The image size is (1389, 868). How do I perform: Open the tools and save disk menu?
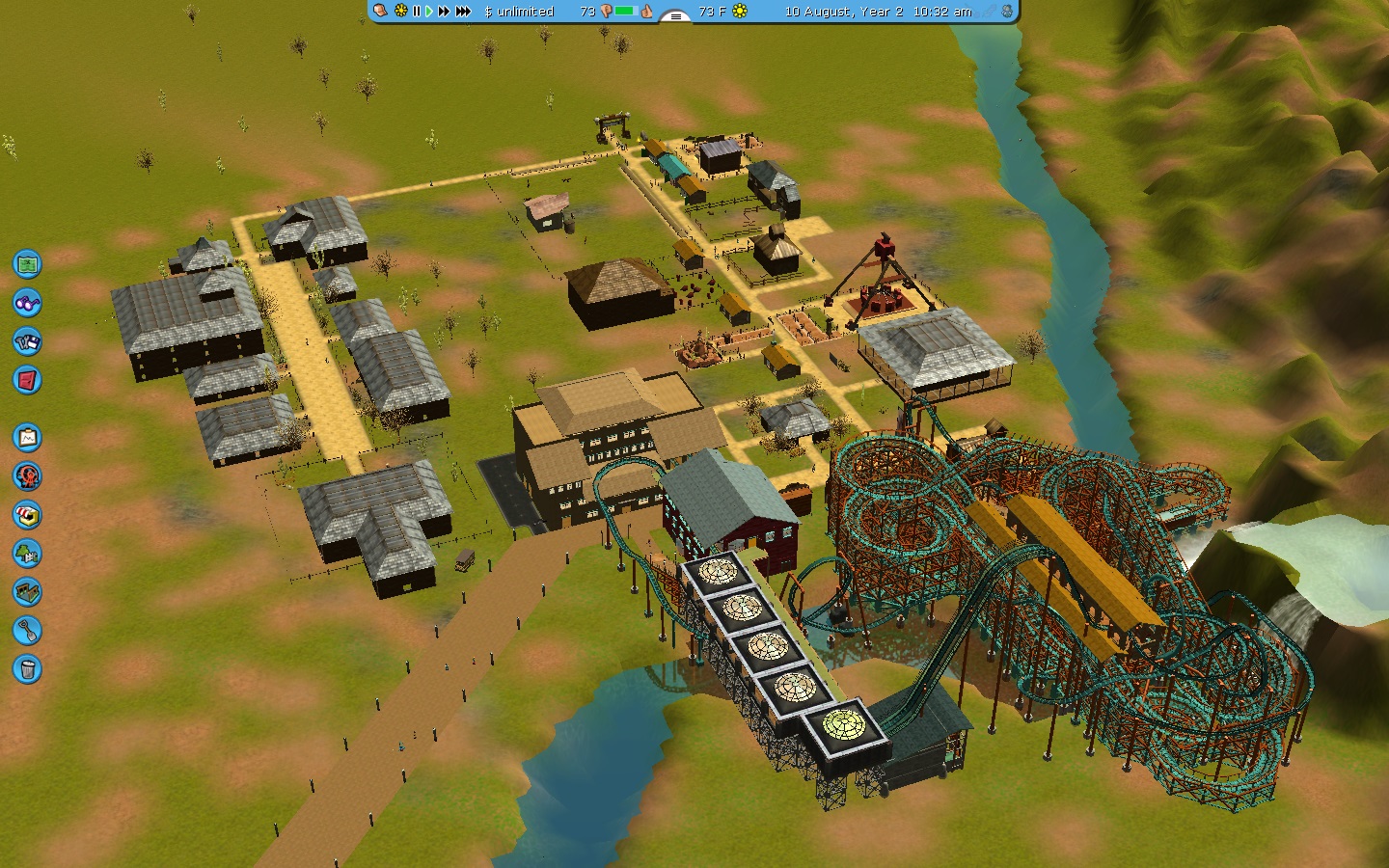click(27, 340)
